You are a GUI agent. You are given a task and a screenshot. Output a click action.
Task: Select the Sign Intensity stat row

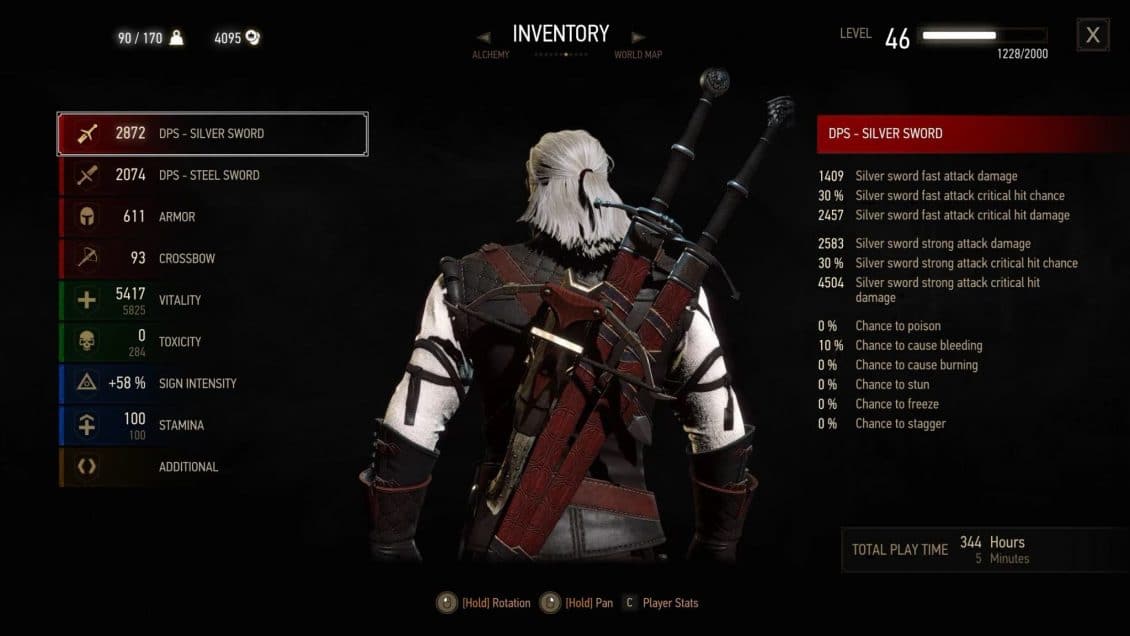point(212,383)
